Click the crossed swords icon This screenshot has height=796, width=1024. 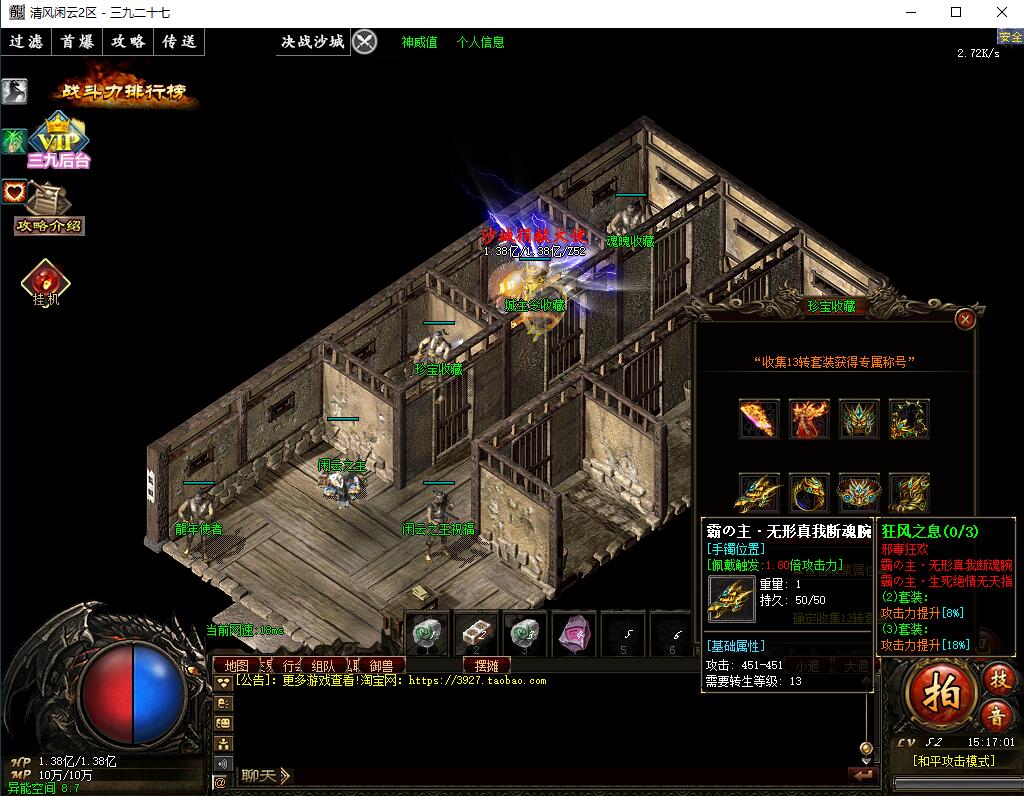pyautogui.click(x=365, y=42)
